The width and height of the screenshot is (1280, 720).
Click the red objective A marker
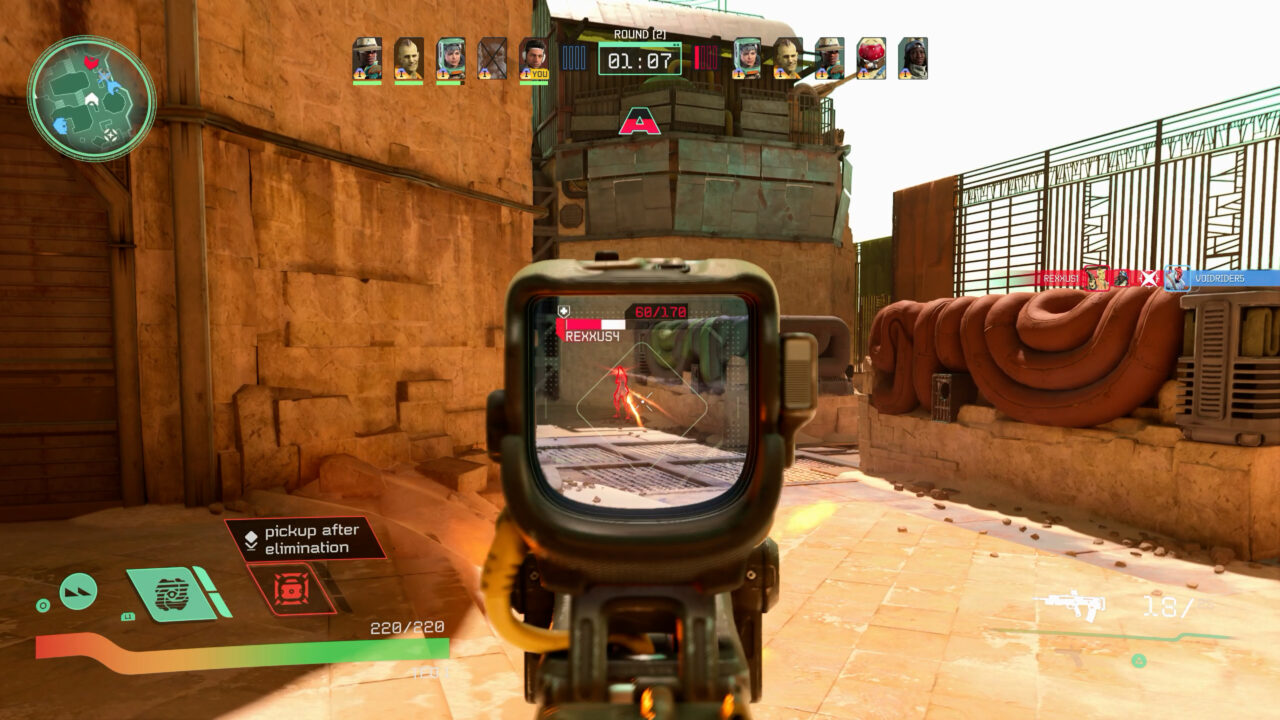(x=640, y=123)
